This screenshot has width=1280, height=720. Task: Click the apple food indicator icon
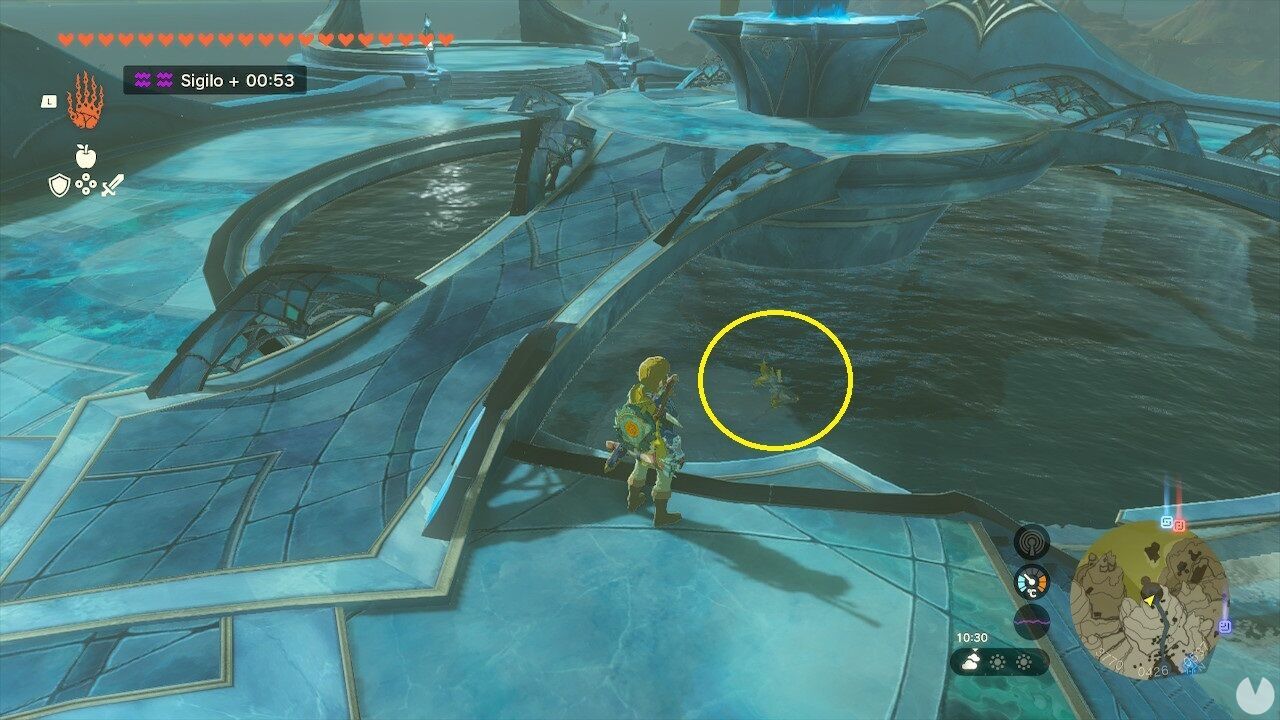pos(85,156)
